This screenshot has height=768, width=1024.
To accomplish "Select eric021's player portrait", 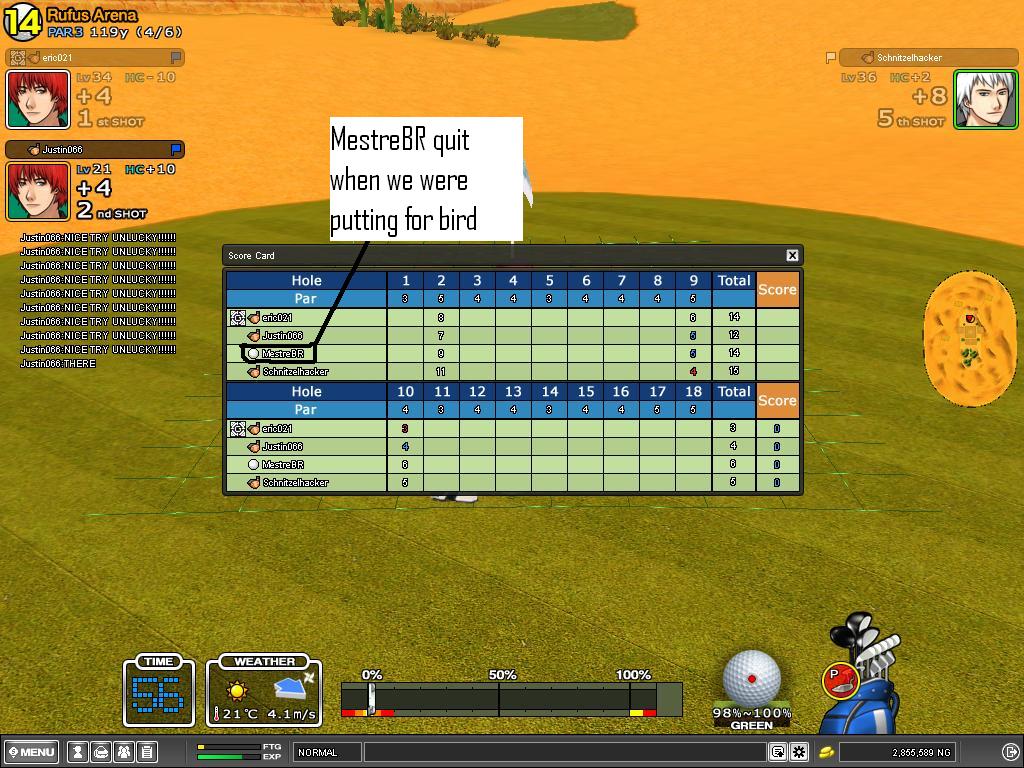I will pos(39,100).
